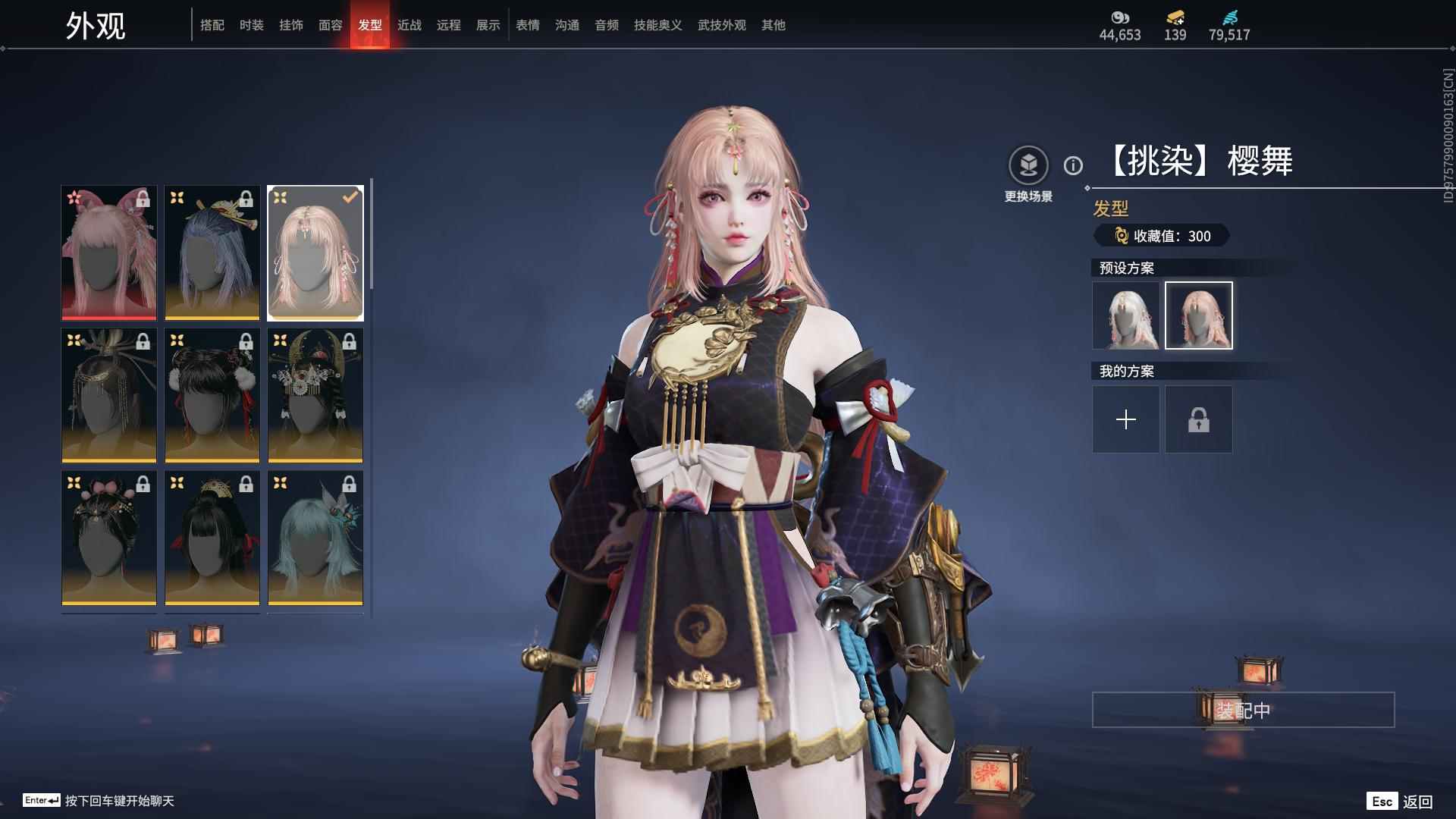
Task: Open the hairstyle info icon
Action: pyautogui.click(x=1073, y=165)
